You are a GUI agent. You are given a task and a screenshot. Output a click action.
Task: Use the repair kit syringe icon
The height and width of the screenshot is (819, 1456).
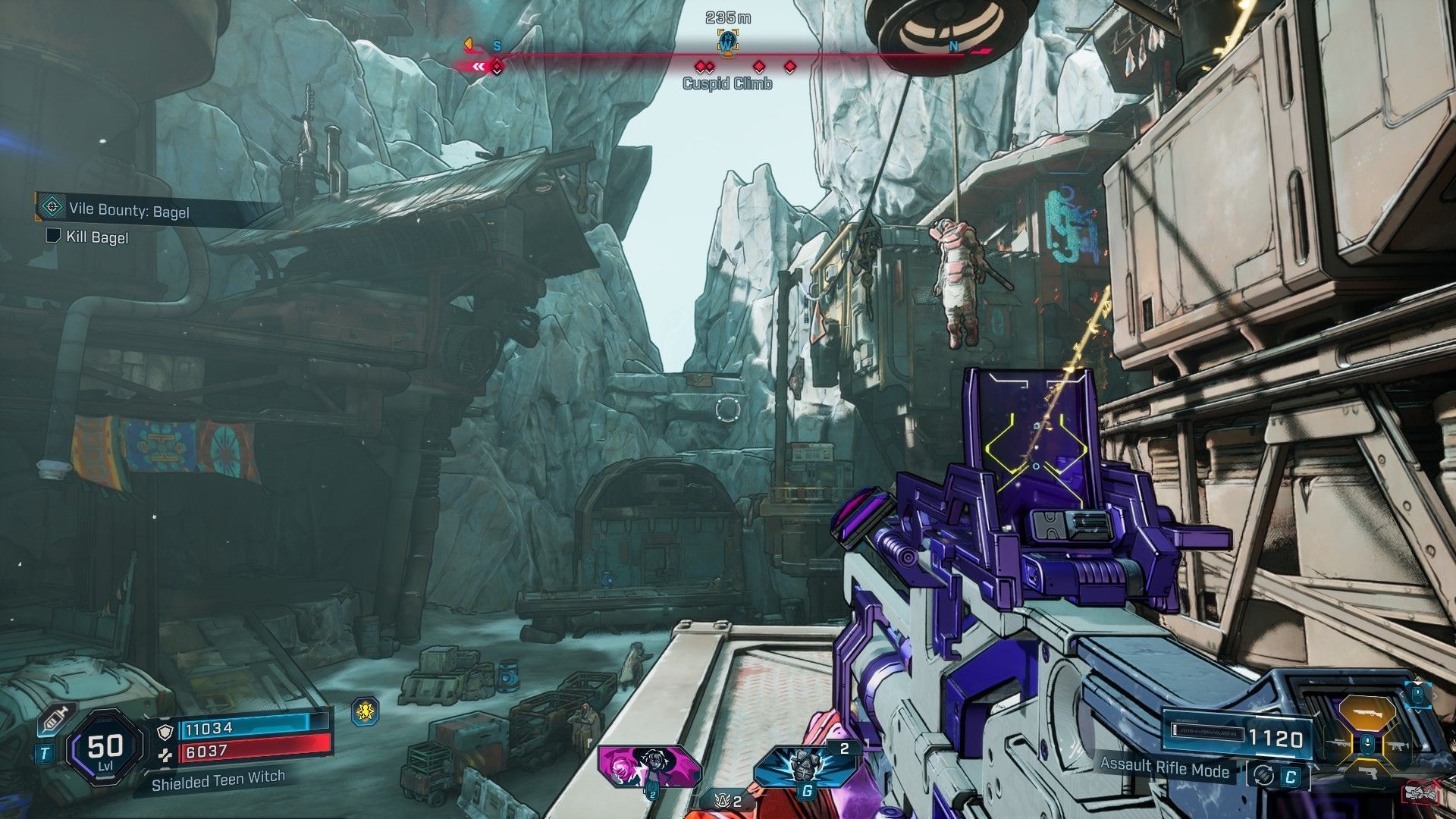click(x=52, y=718)
